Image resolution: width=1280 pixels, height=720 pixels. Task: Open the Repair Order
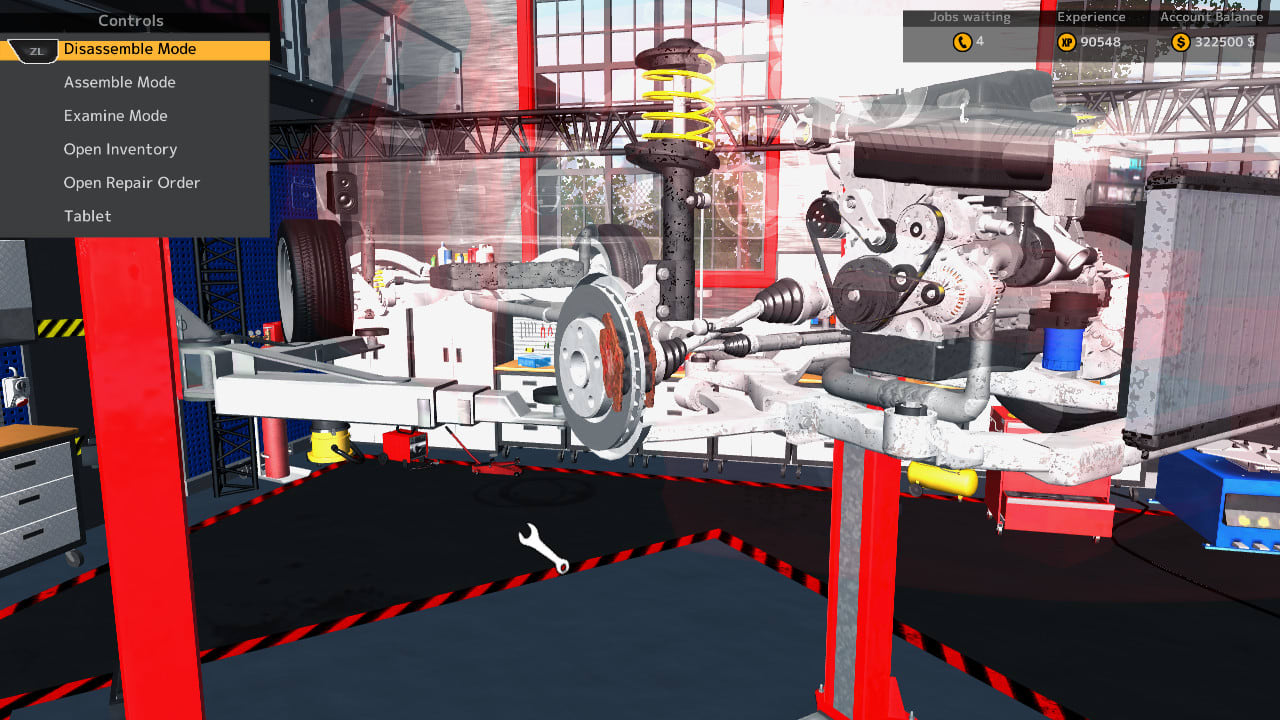[131, 182]
